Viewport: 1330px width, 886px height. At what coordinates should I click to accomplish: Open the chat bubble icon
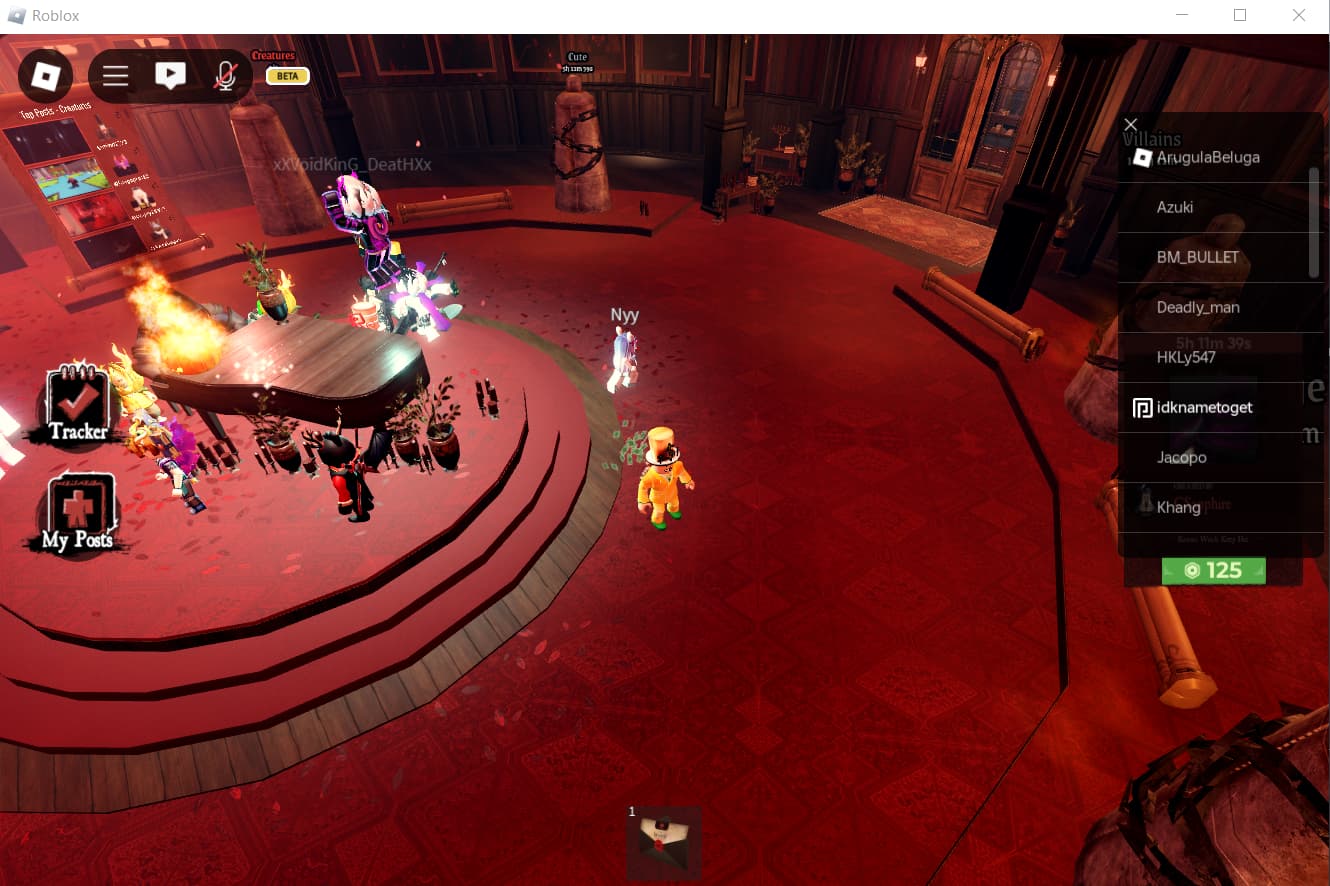point(171,76)
